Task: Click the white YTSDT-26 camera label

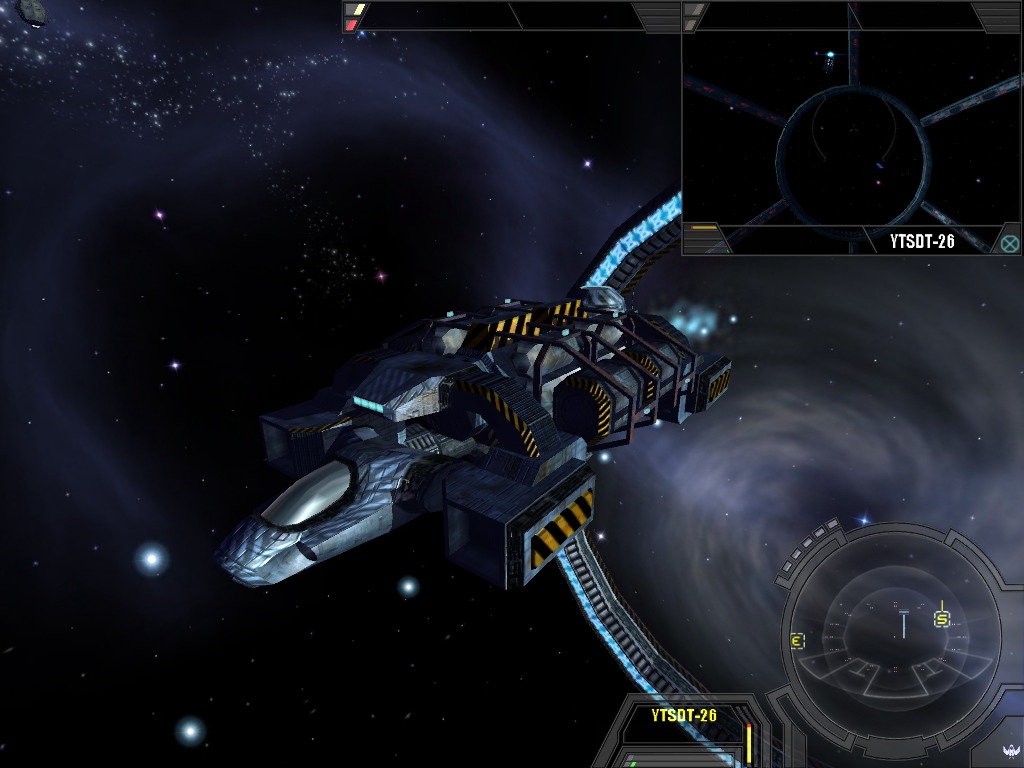Action: (x=923, y=241)
